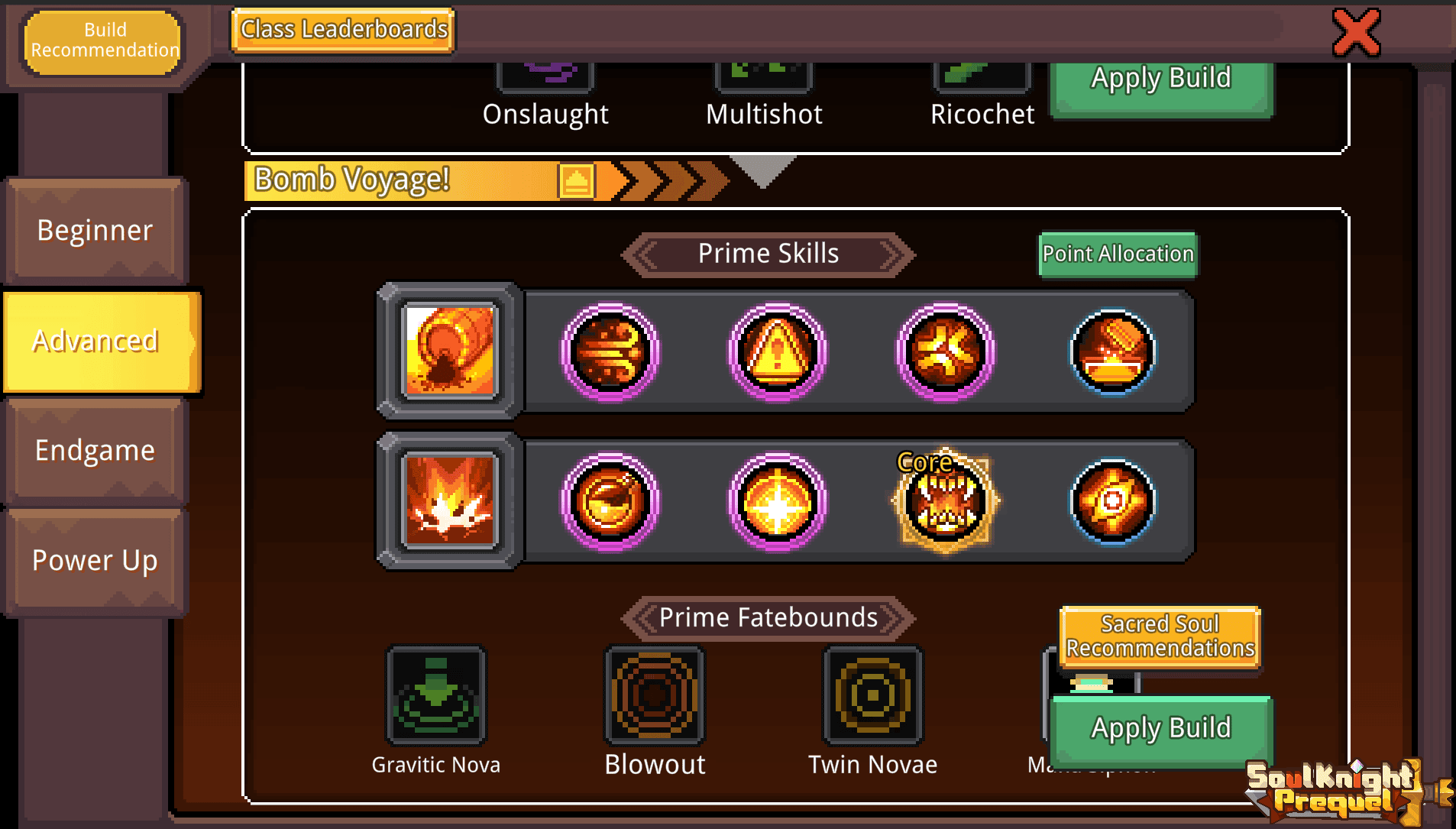Close the build recommendation window

pyautogui.click(x=1356, y=33)
